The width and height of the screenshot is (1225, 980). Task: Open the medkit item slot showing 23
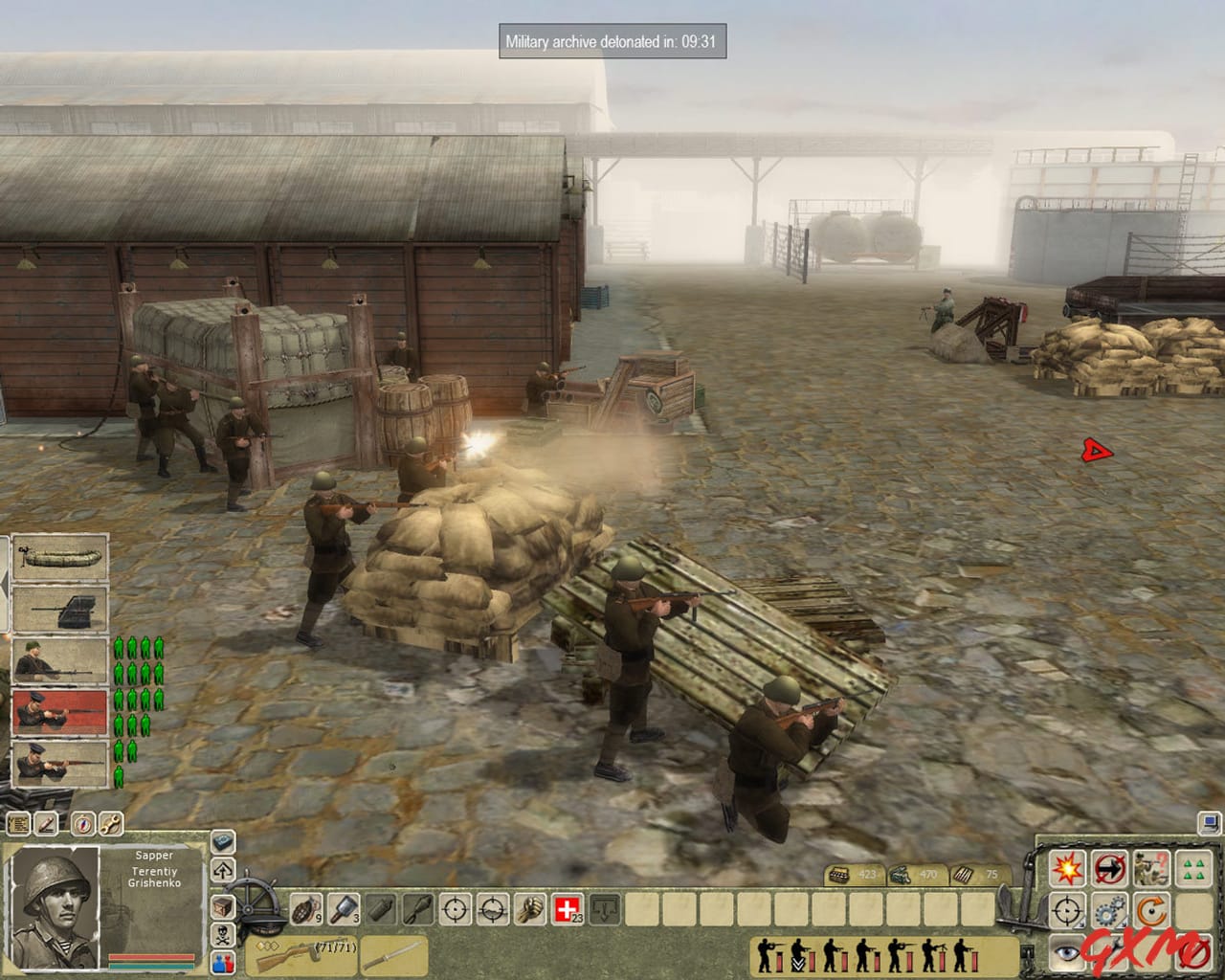[x=568, y=908]
